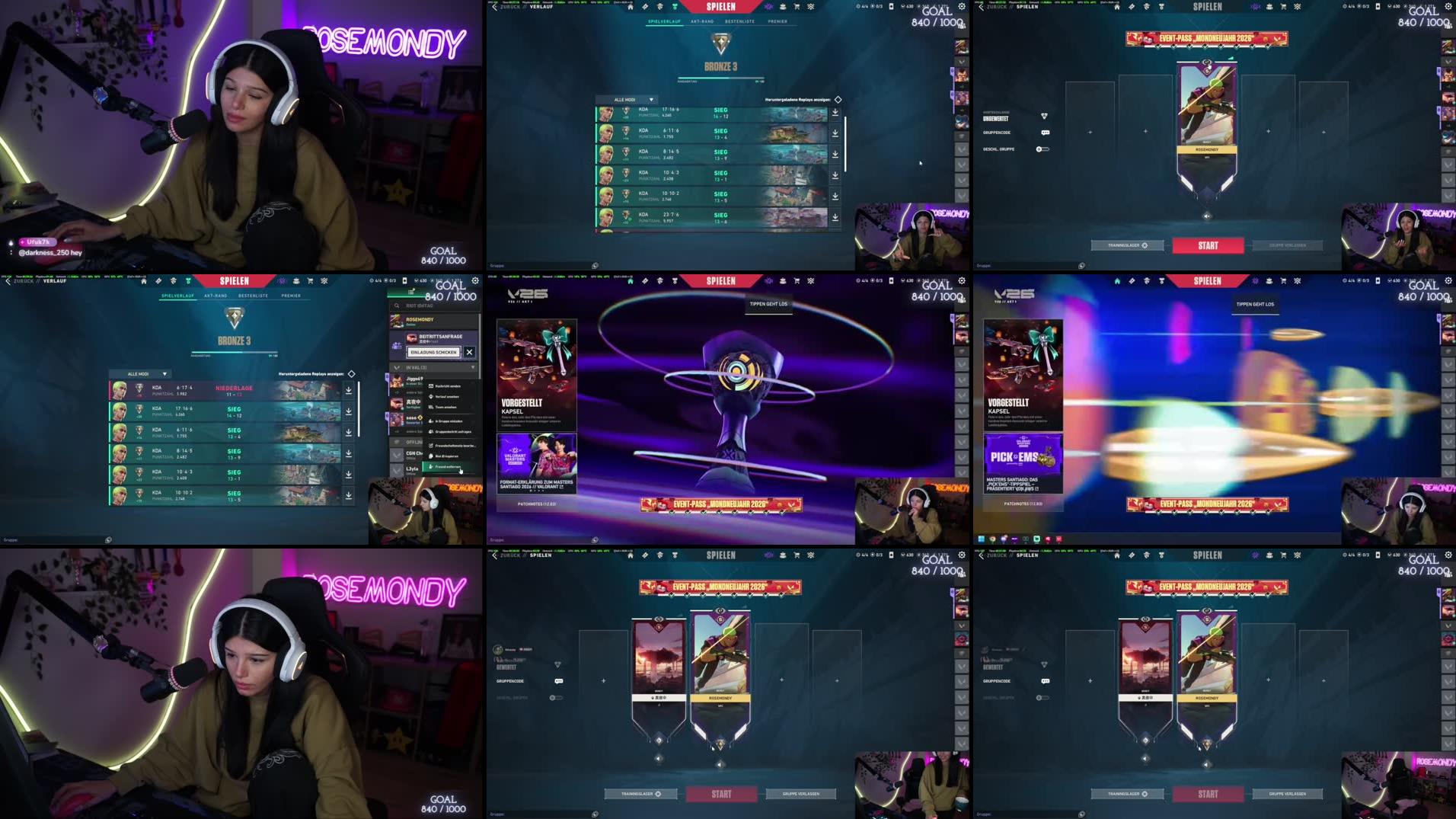1456x819 pixels.
Task: Dismiss the Beitrittsanfrage with the X
Action: [469, 352]
